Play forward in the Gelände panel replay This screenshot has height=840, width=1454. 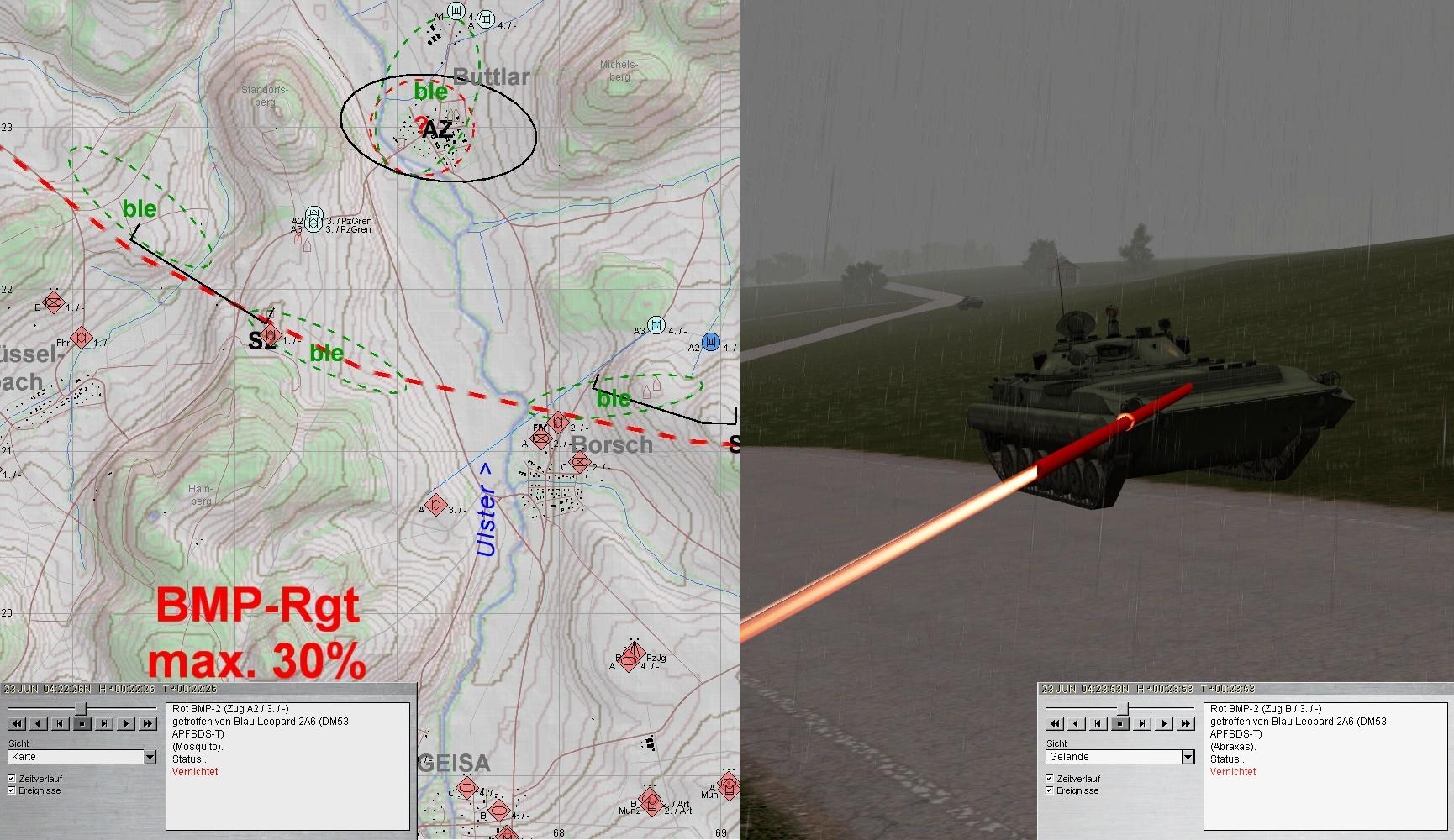pyautogui.click(x=1164, y=723)
